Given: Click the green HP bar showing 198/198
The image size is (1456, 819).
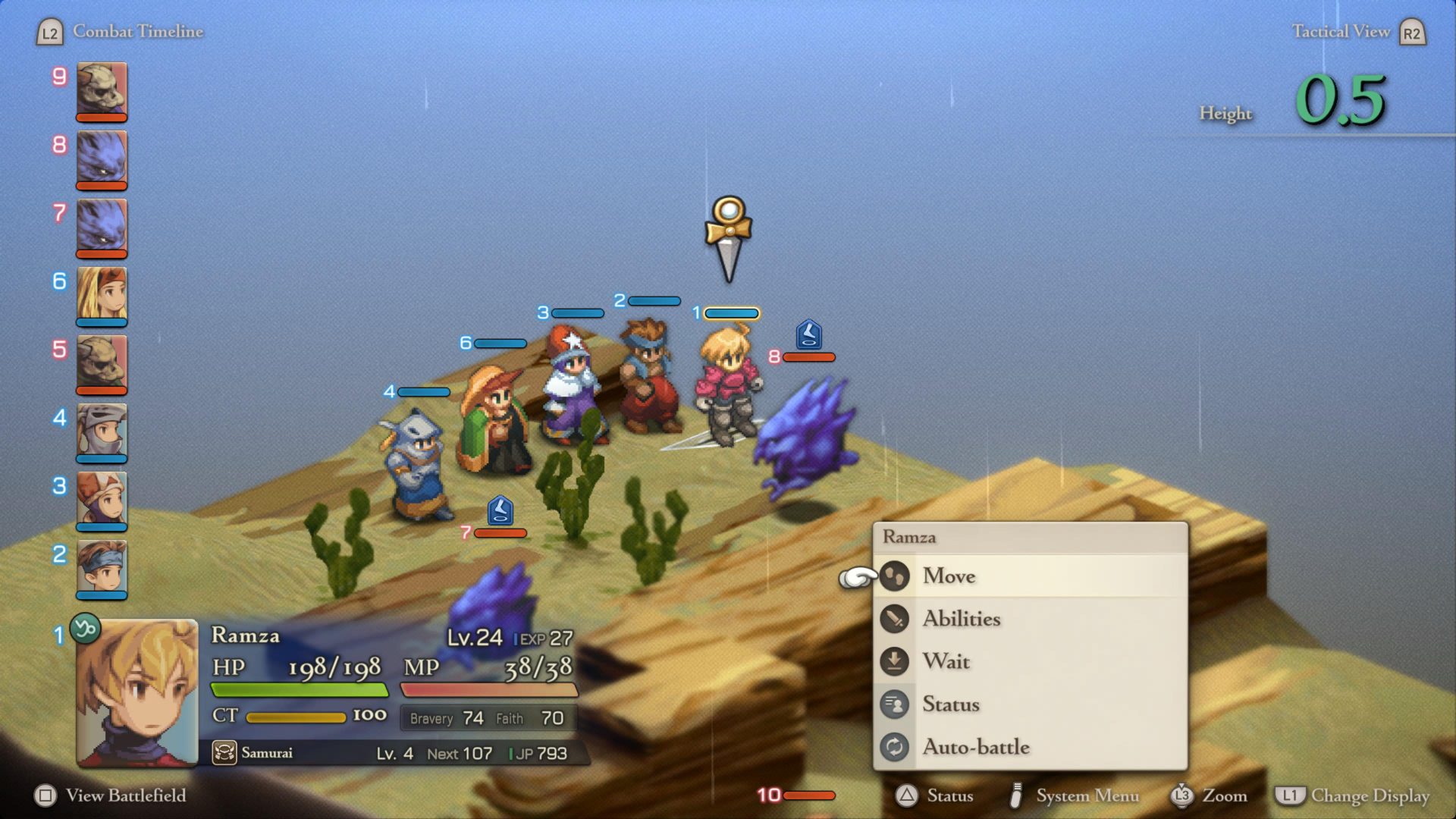Looking at the screenshot, I should point(299,691).
